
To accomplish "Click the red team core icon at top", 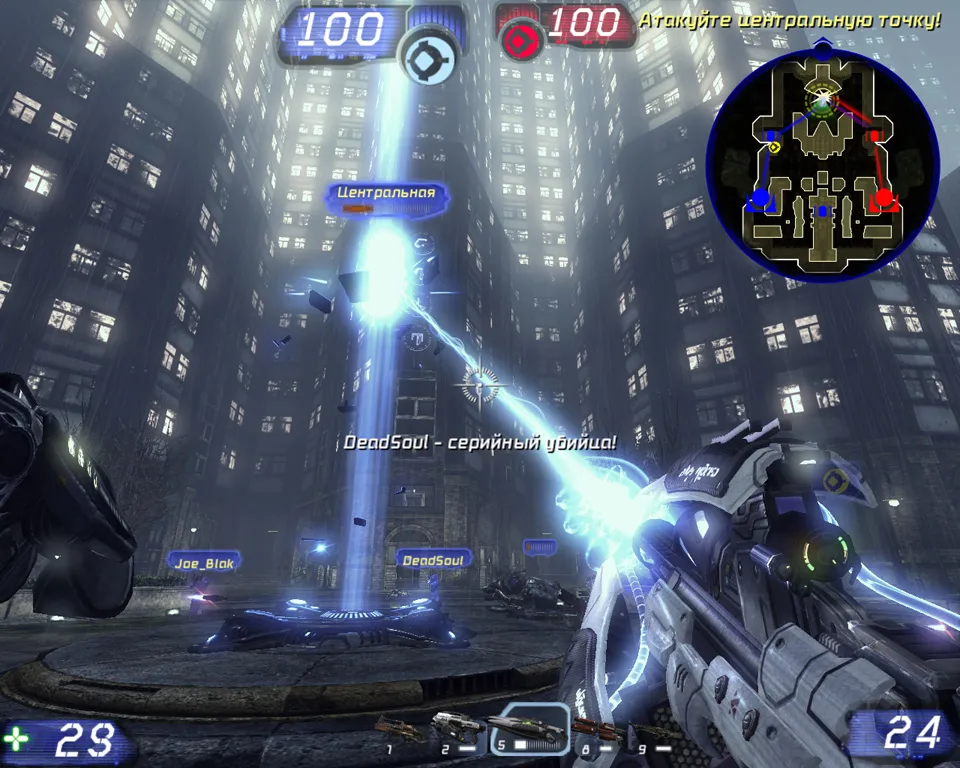I will click(520, 40).
